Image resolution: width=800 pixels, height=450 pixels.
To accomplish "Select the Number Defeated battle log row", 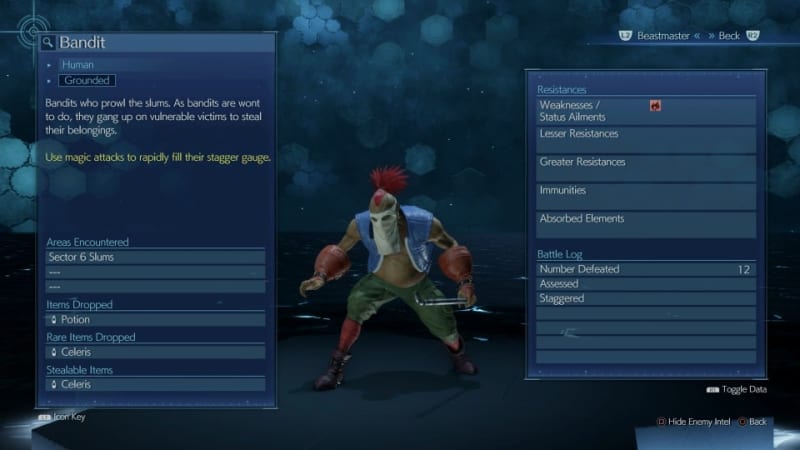I will 646,269.
